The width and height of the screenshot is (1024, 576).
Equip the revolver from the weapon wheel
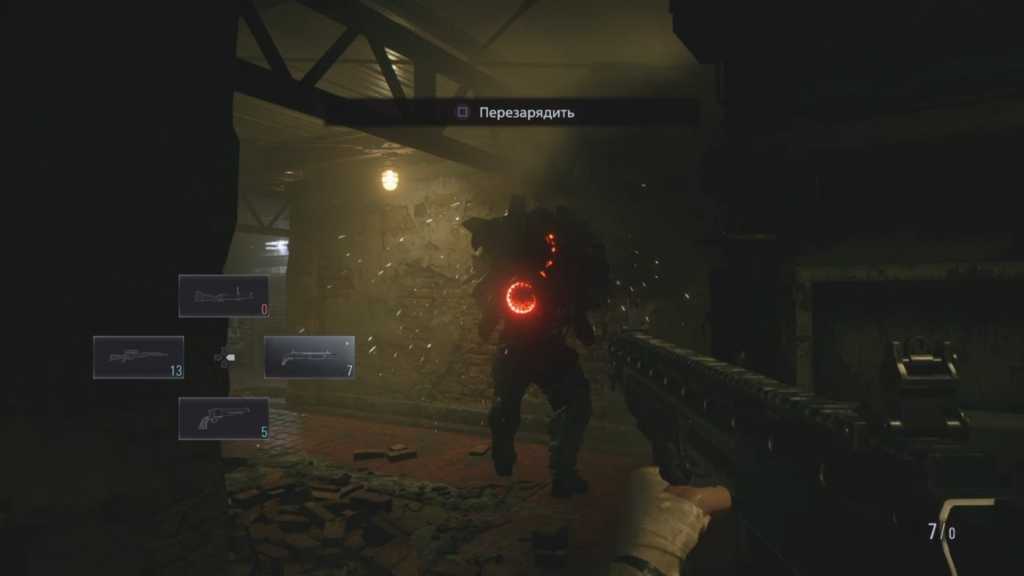223,418
